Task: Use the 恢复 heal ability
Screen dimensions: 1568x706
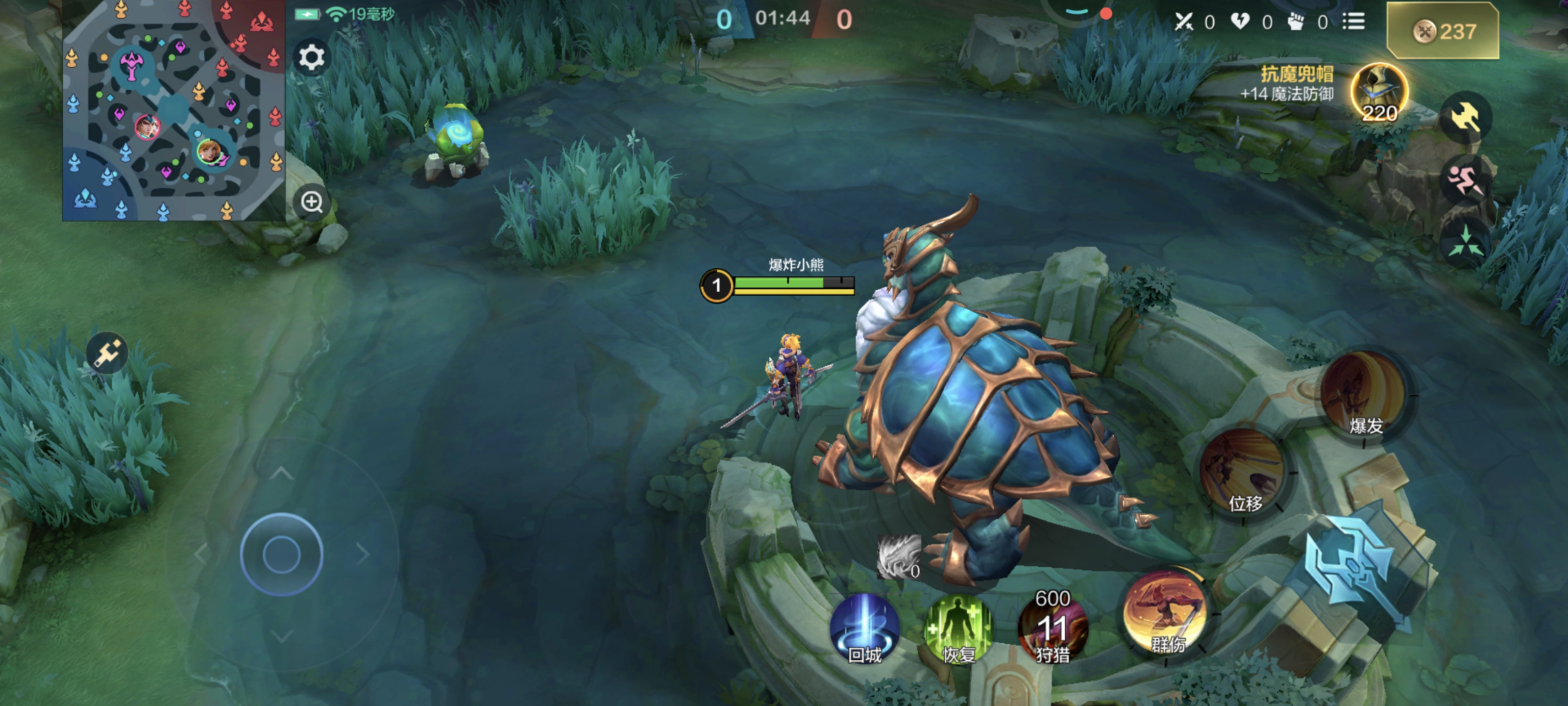Action: click(x=958, y=629)
